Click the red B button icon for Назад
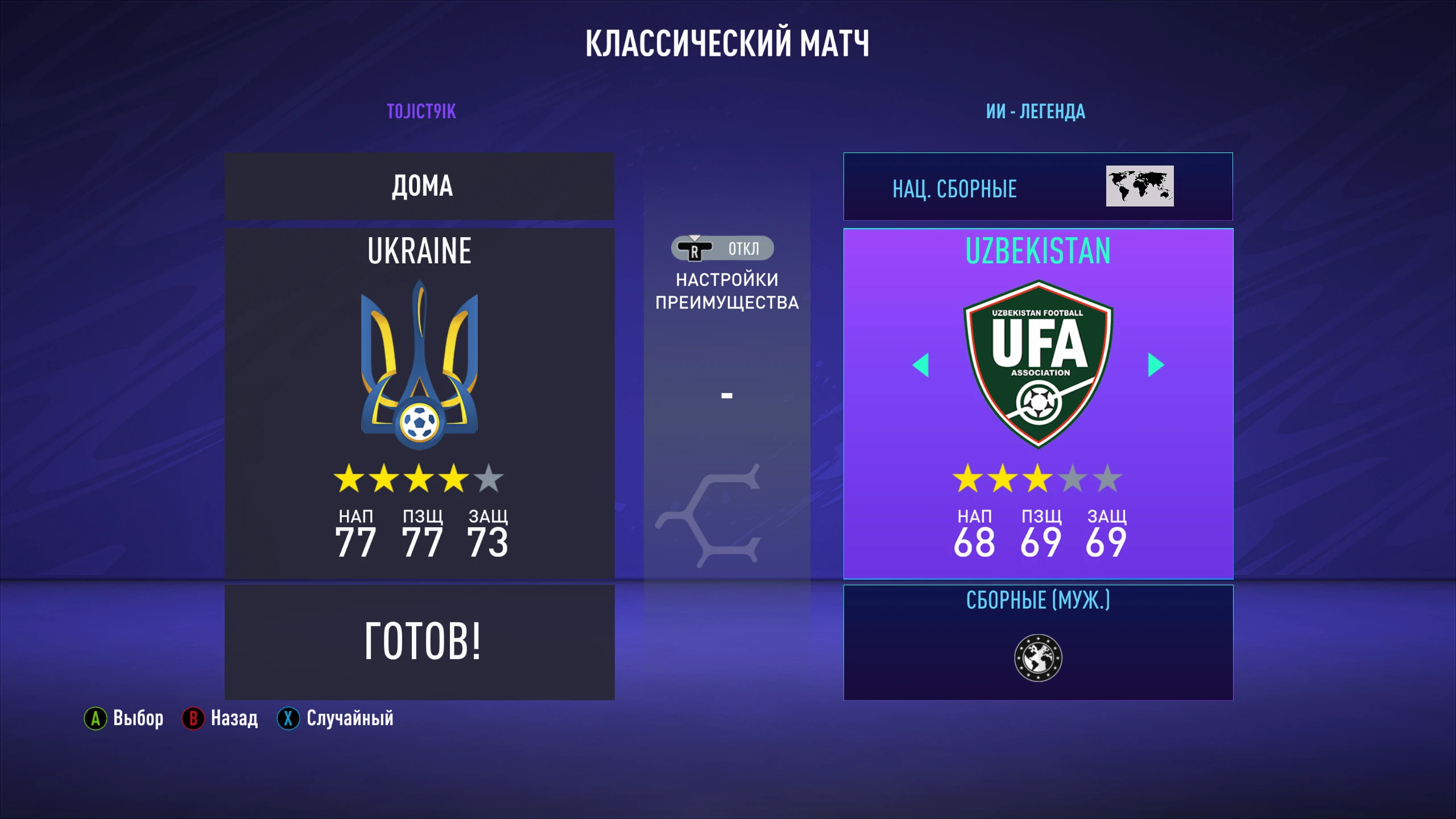This screenshot has width=1456, height=819. [193, 718]
